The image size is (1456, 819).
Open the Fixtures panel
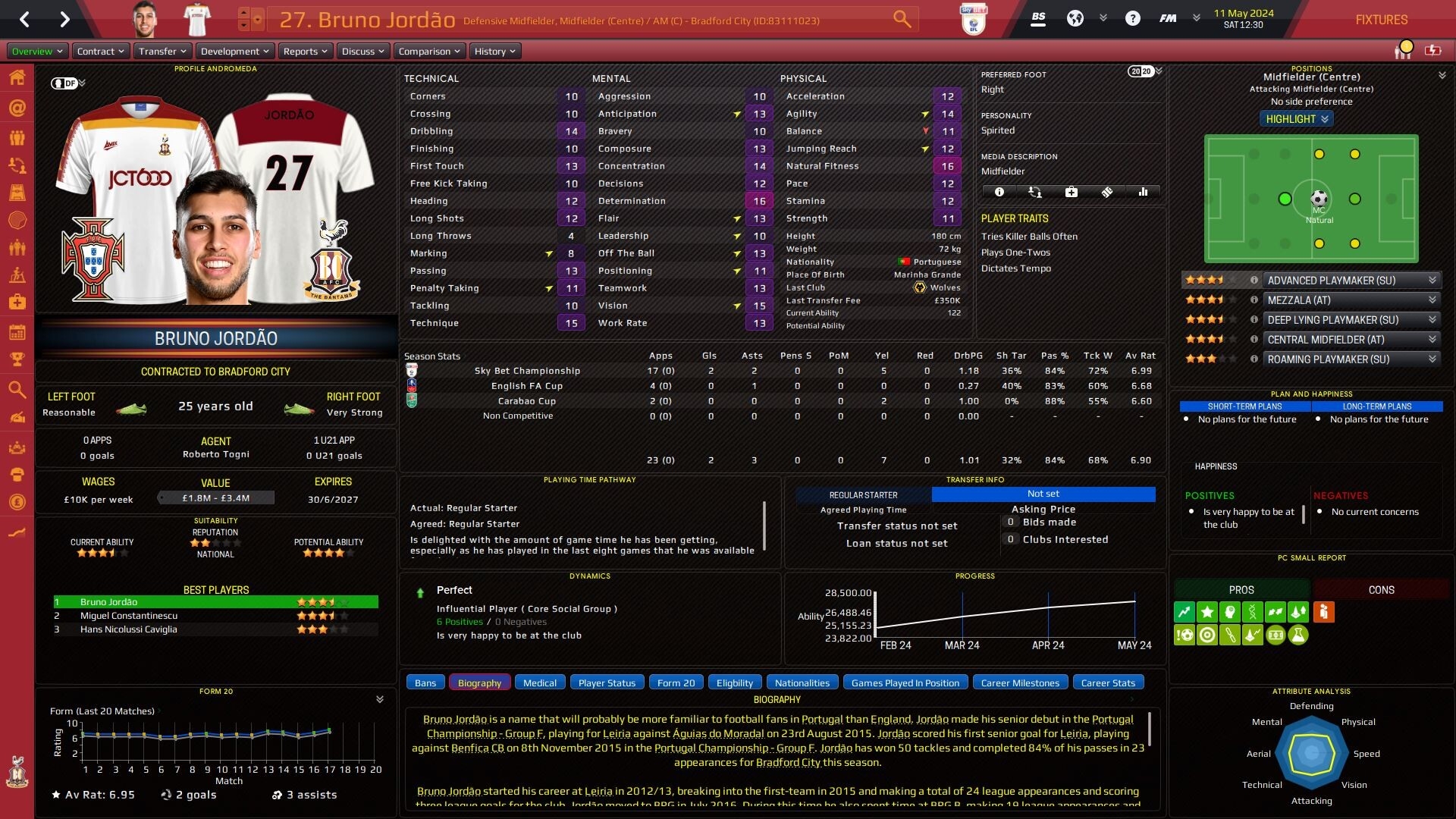(x=1381, y=20)
